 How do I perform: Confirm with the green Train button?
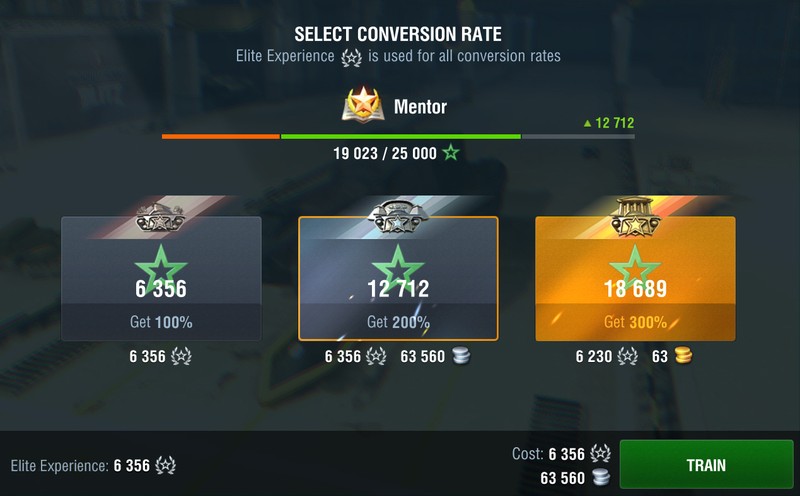pos(706,465)
